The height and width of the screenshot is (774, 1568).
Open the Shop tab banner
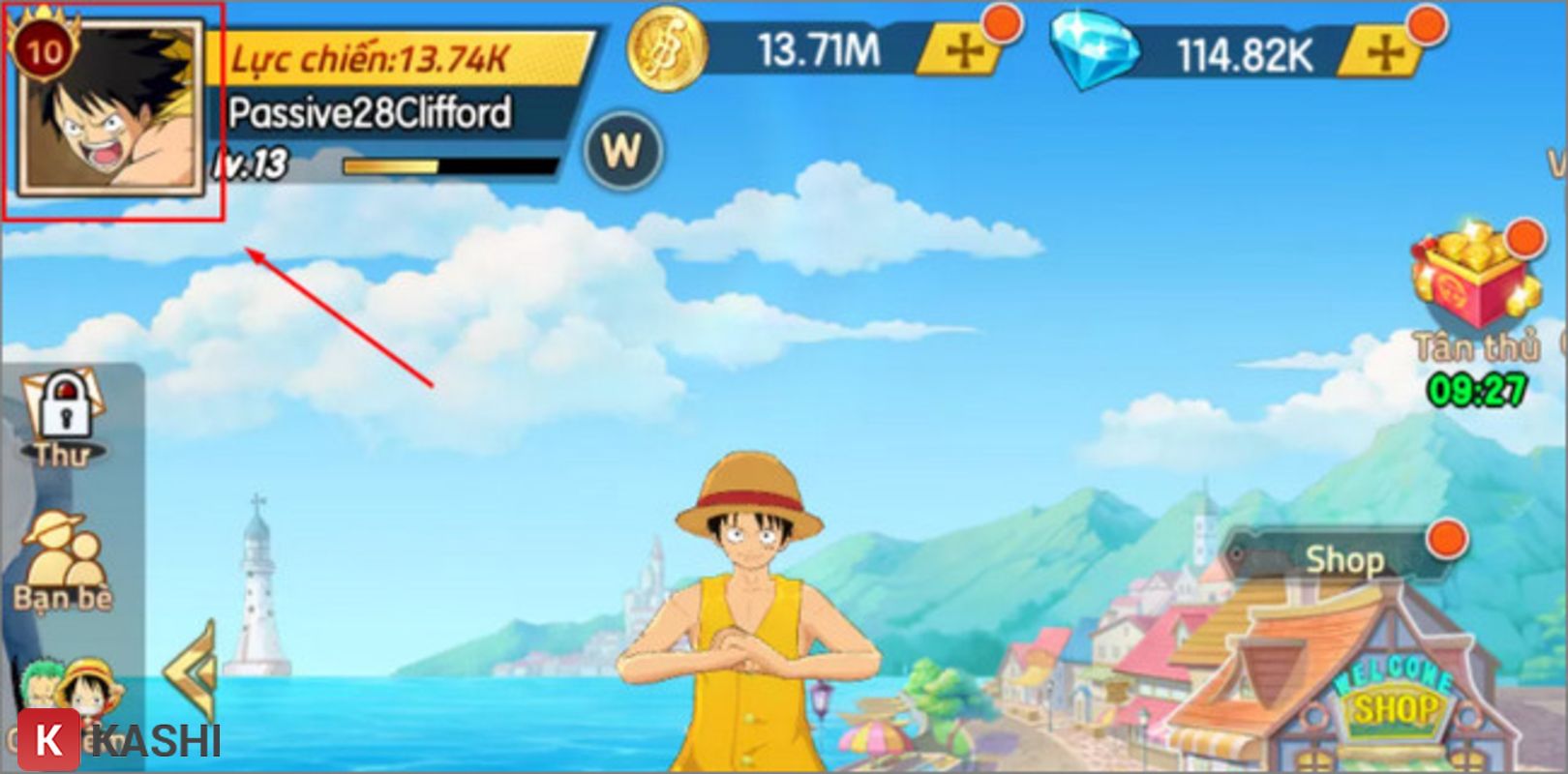pos(1345,558)
